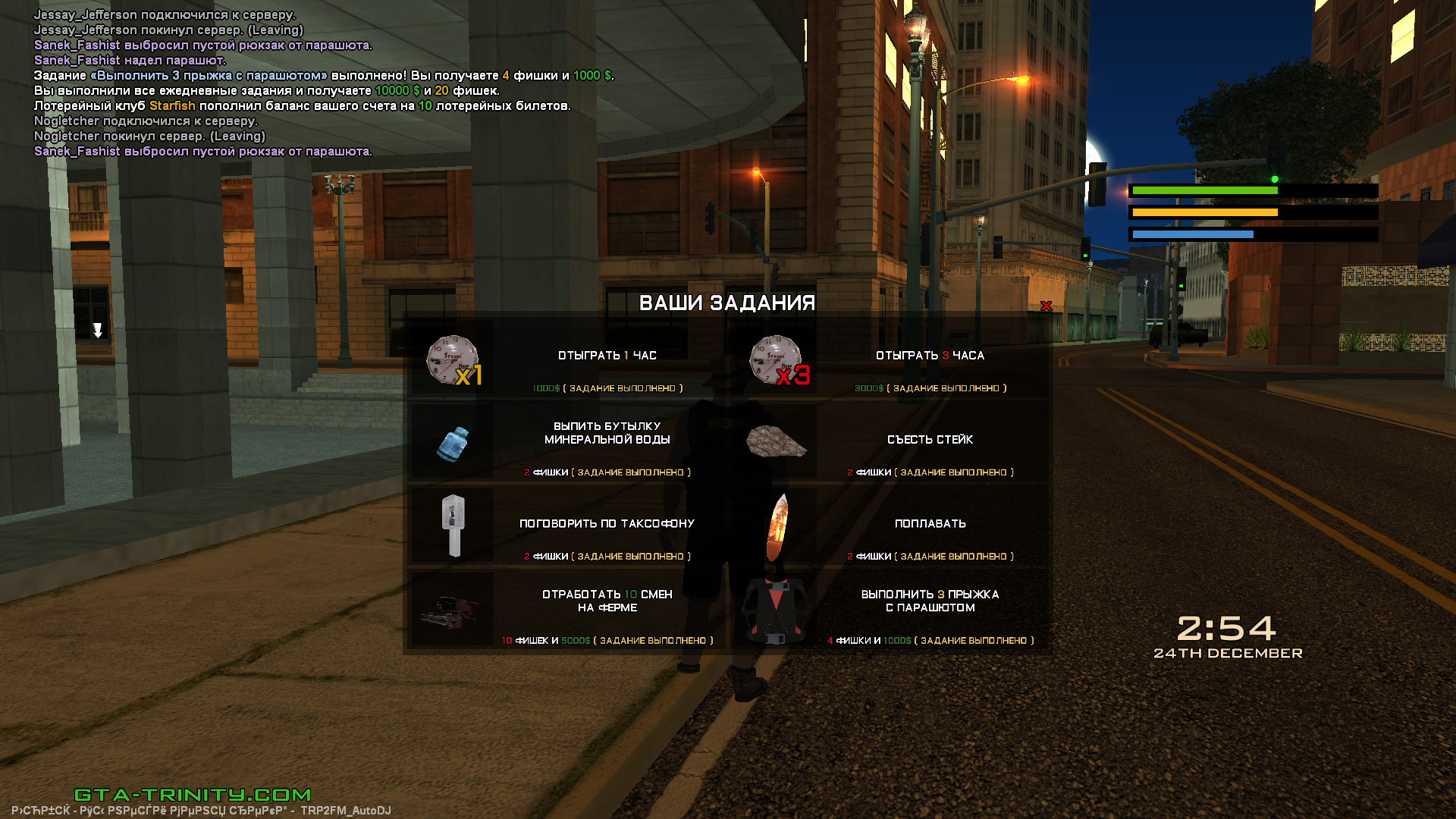Screen dimensions: 1456x819
Task: Open the GTA-TRINITY.COM link
Action: coord(193,795)
